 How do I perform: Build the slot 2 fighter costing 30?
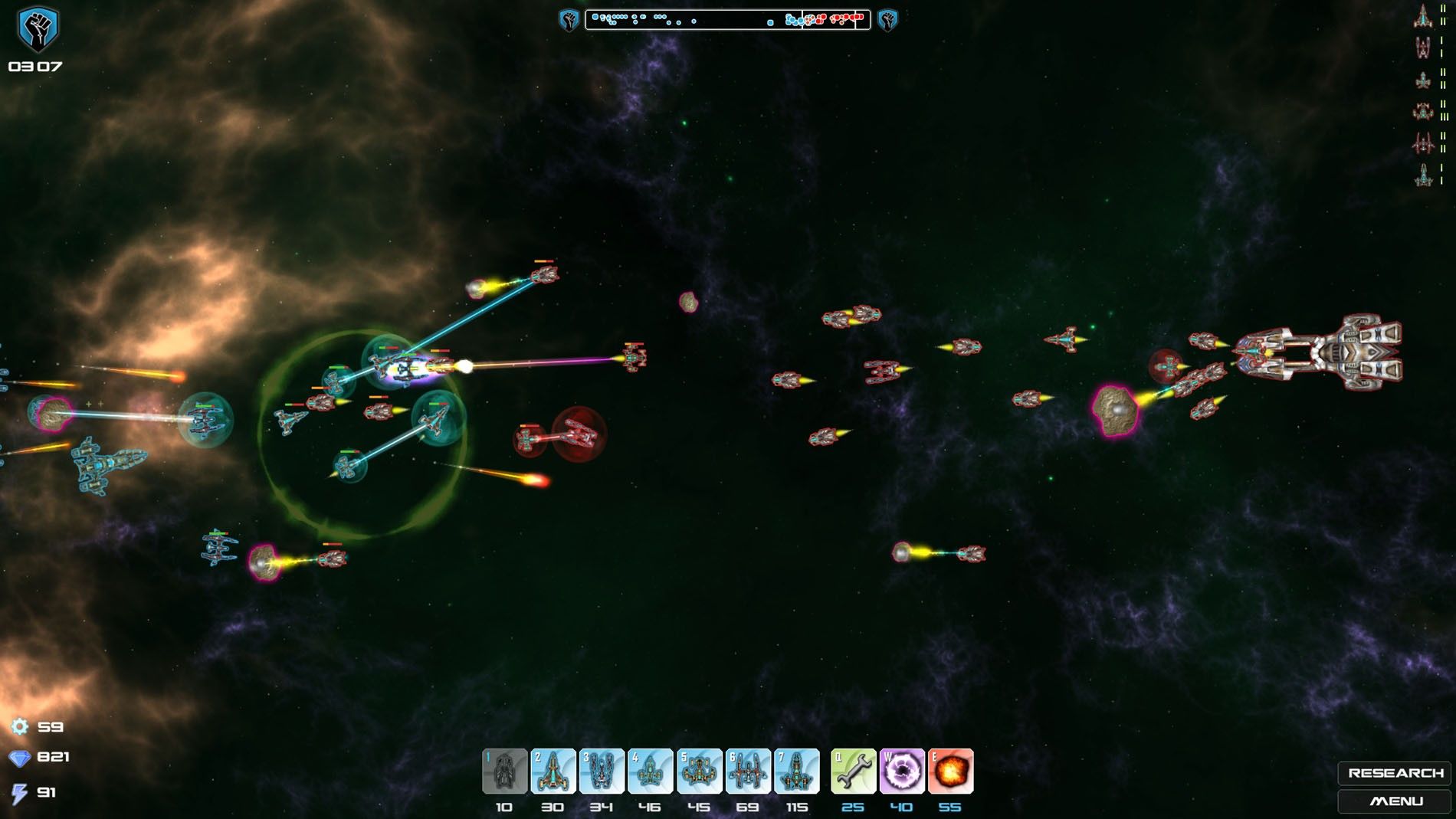(553, 771)
